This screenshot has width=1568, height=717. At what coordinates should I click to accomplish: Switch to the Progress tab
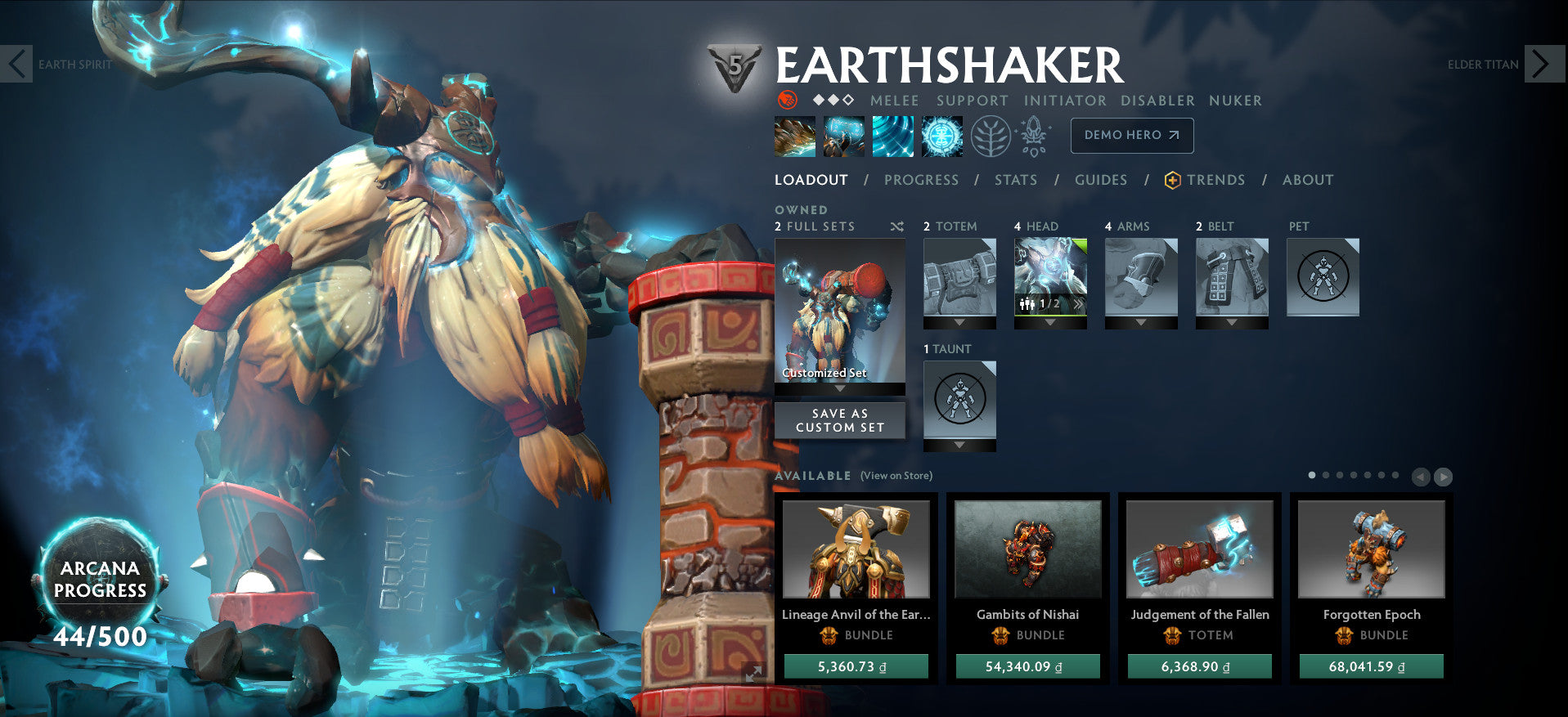920,180
